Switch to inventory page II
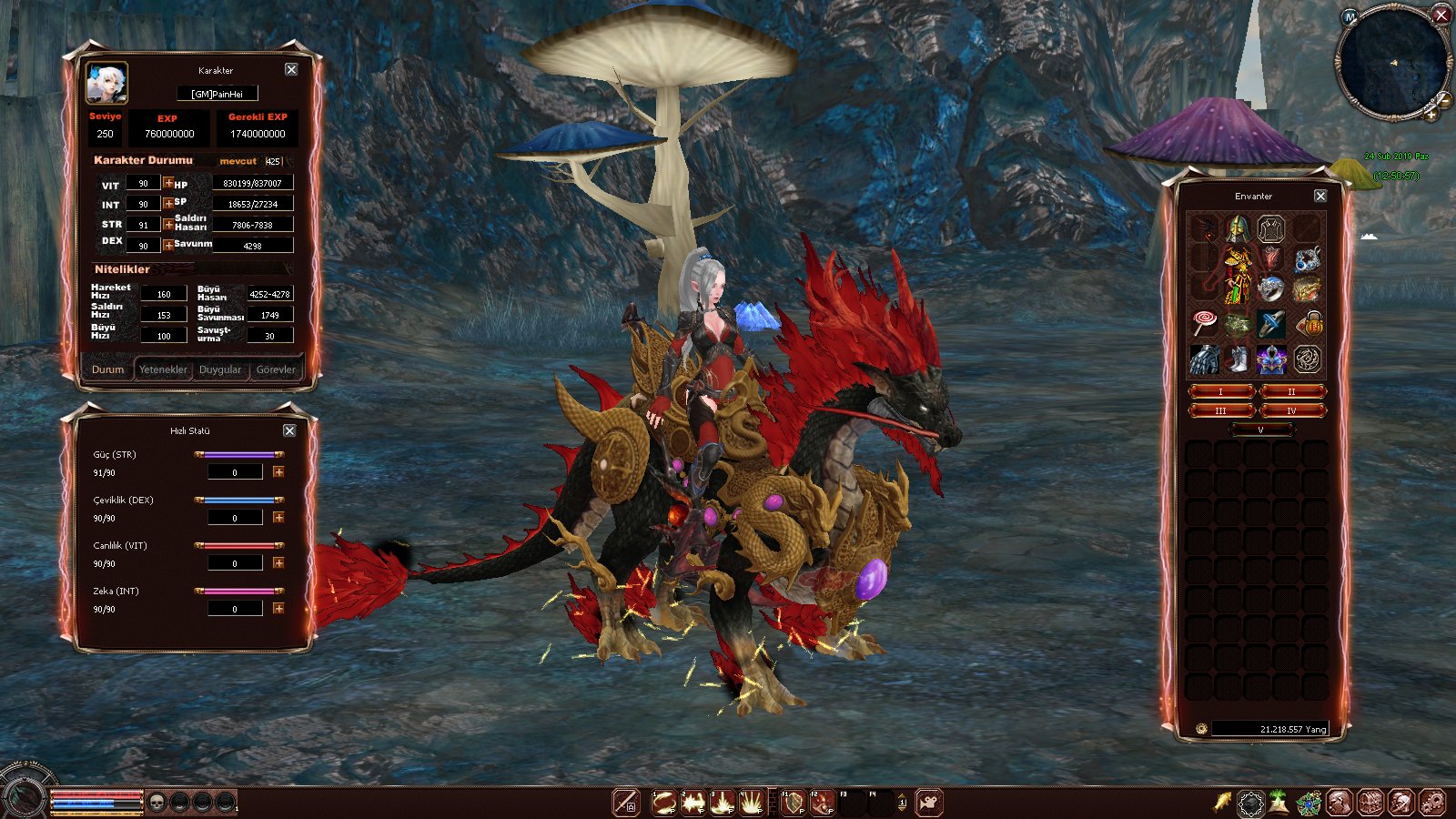The width and height of the screenshot is (1456, 819). 1290,391
